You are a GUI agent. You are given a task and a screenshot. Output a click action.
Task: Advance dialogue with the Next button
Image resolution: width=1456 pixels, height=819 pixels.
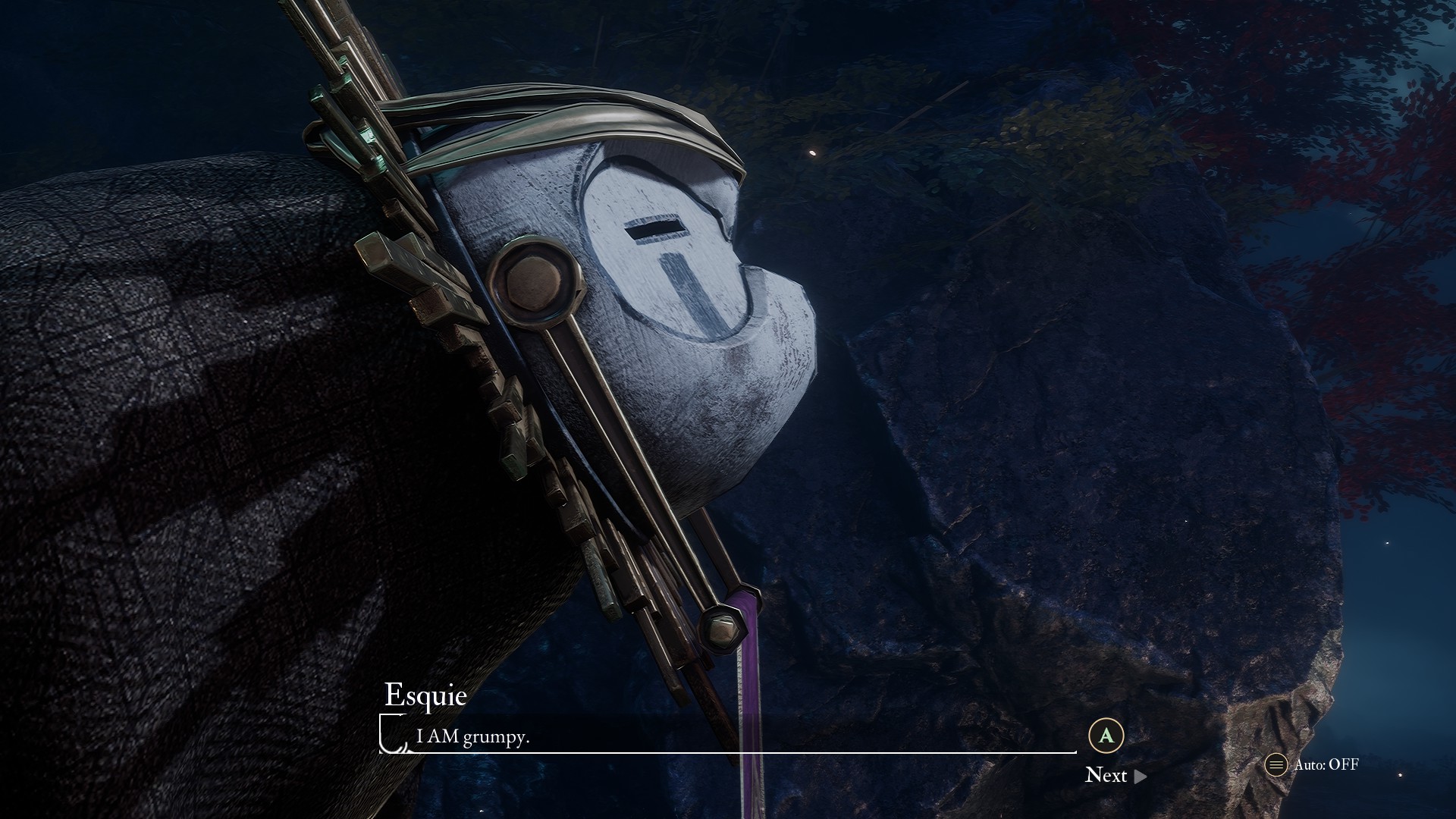click(x=1115, y=775)
